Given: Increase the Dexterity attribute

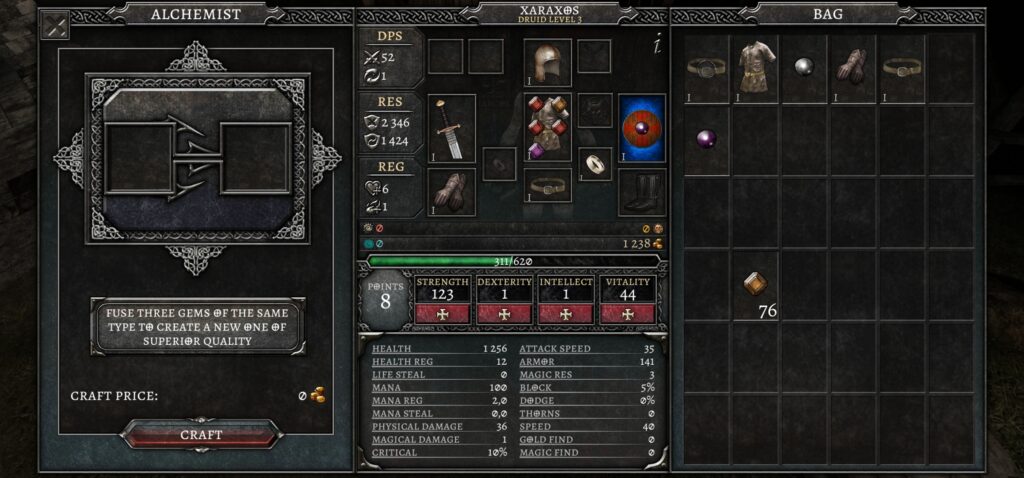Looking at the screenshot, I should coord(504,314).
